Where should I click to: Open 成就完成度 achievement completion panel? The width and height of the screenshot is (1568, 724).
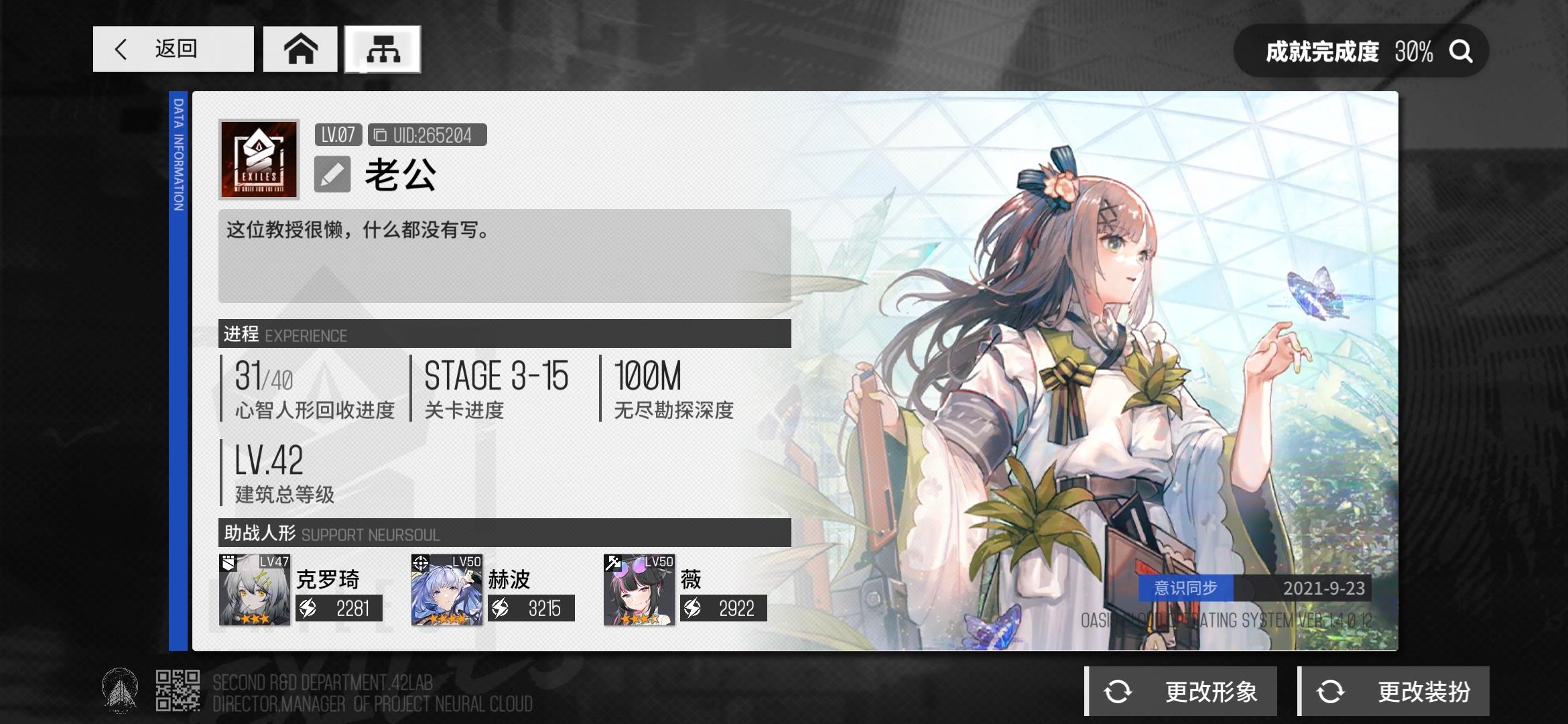tap(1347, 50)
